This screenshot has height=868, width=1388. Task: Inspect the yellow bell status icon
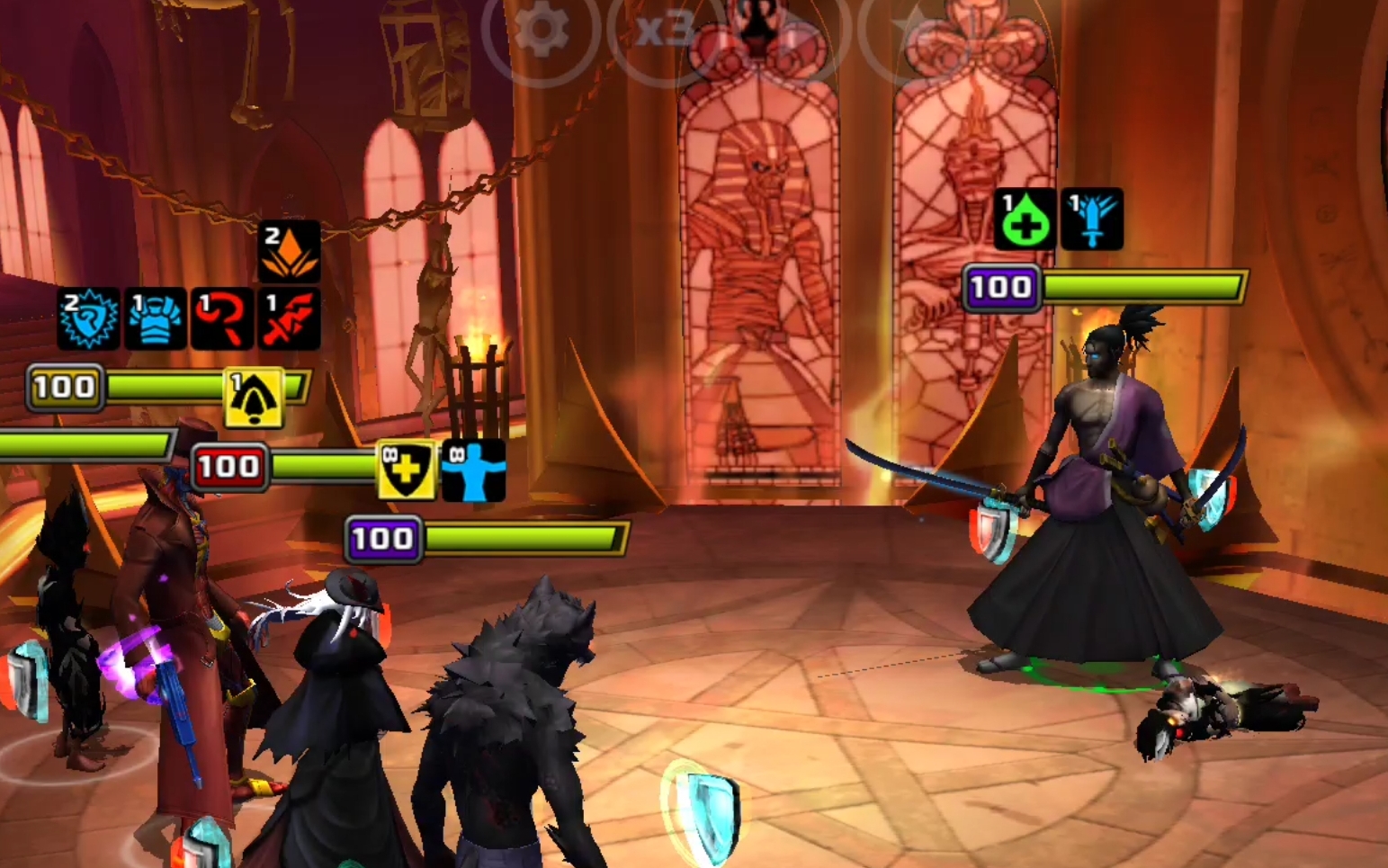click(254, 397)
